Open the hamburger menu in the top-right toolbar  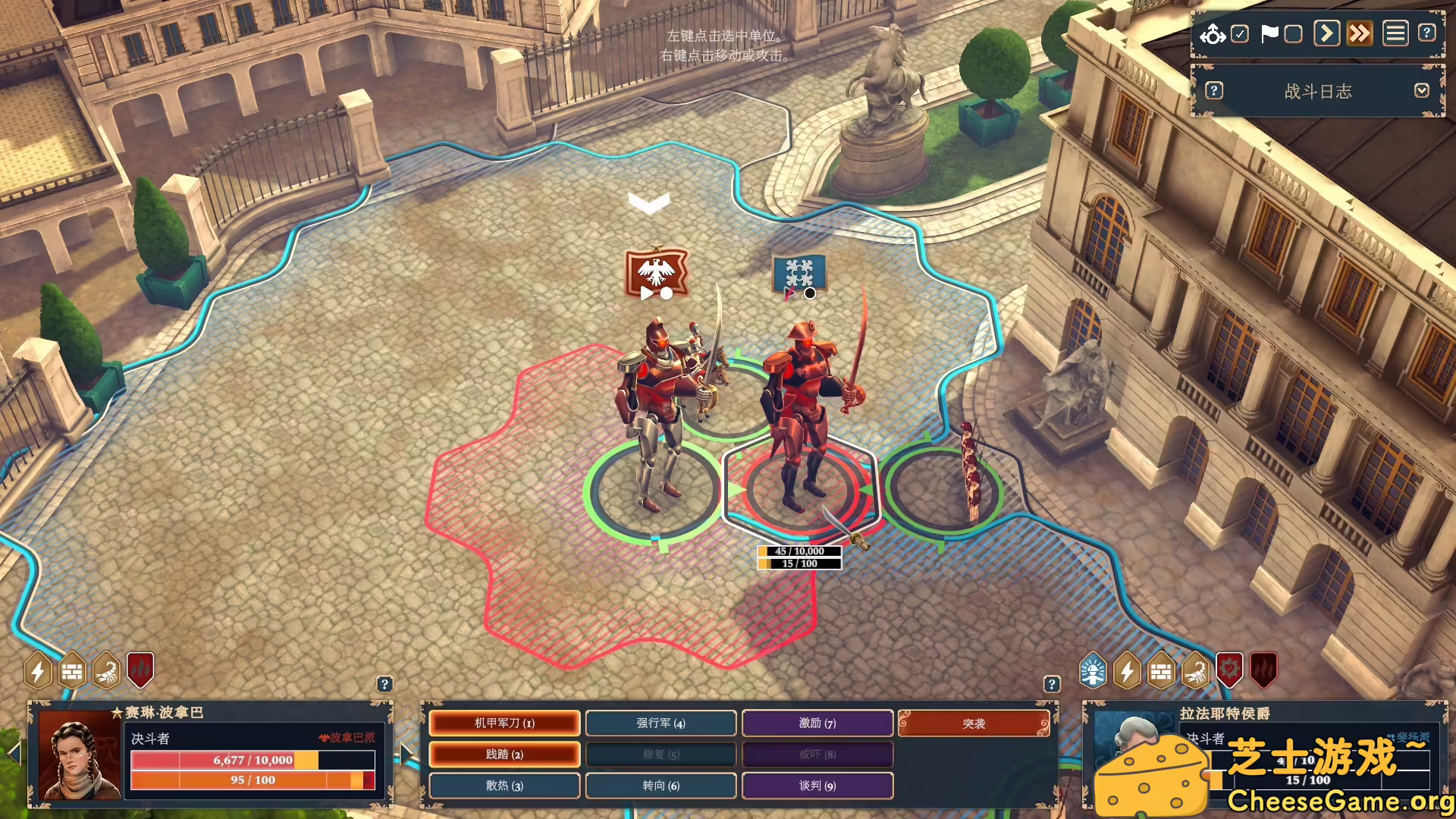1394,33
